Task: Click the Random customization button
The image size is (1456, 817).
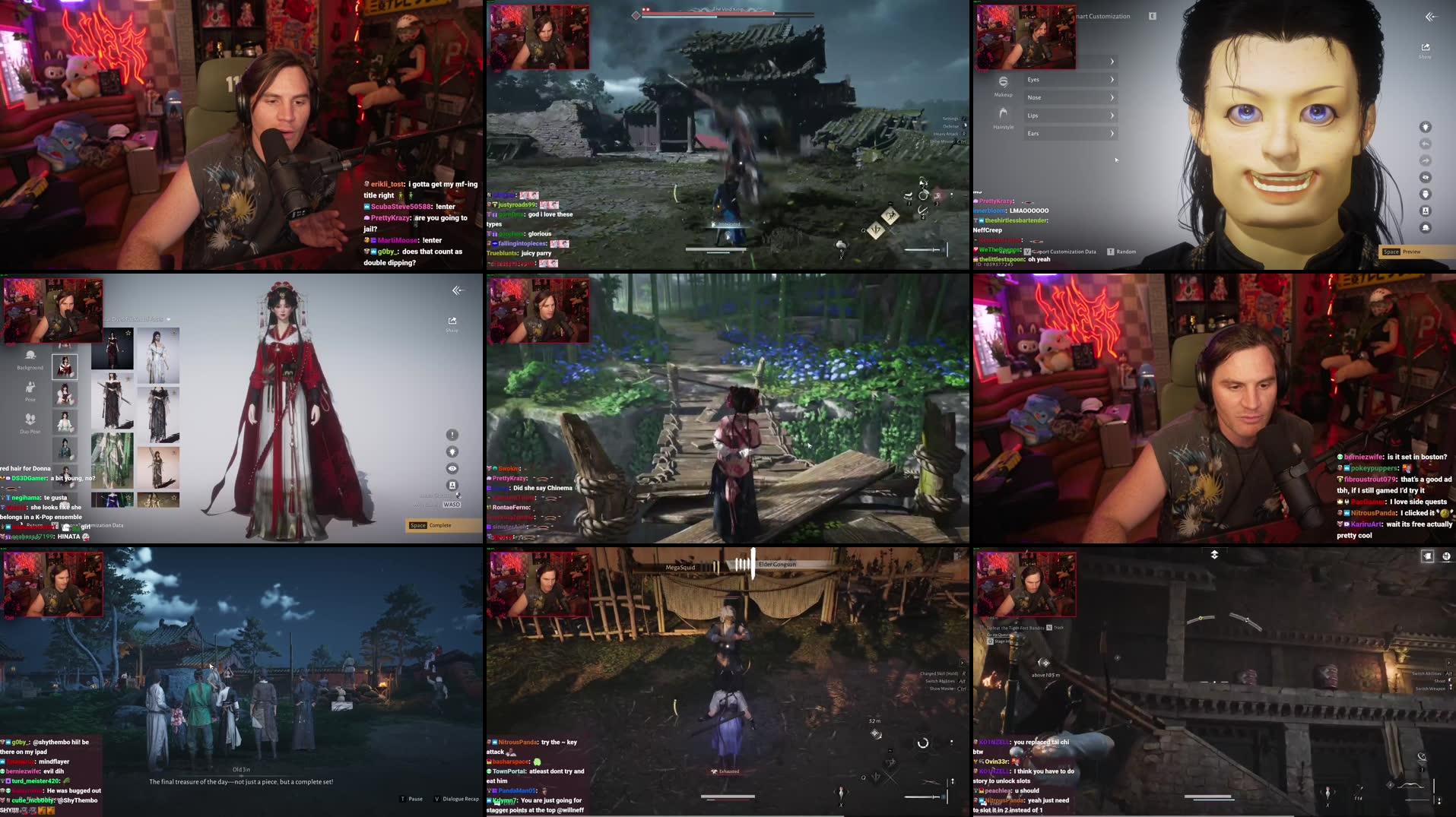Action: (x=1110, y=252)
